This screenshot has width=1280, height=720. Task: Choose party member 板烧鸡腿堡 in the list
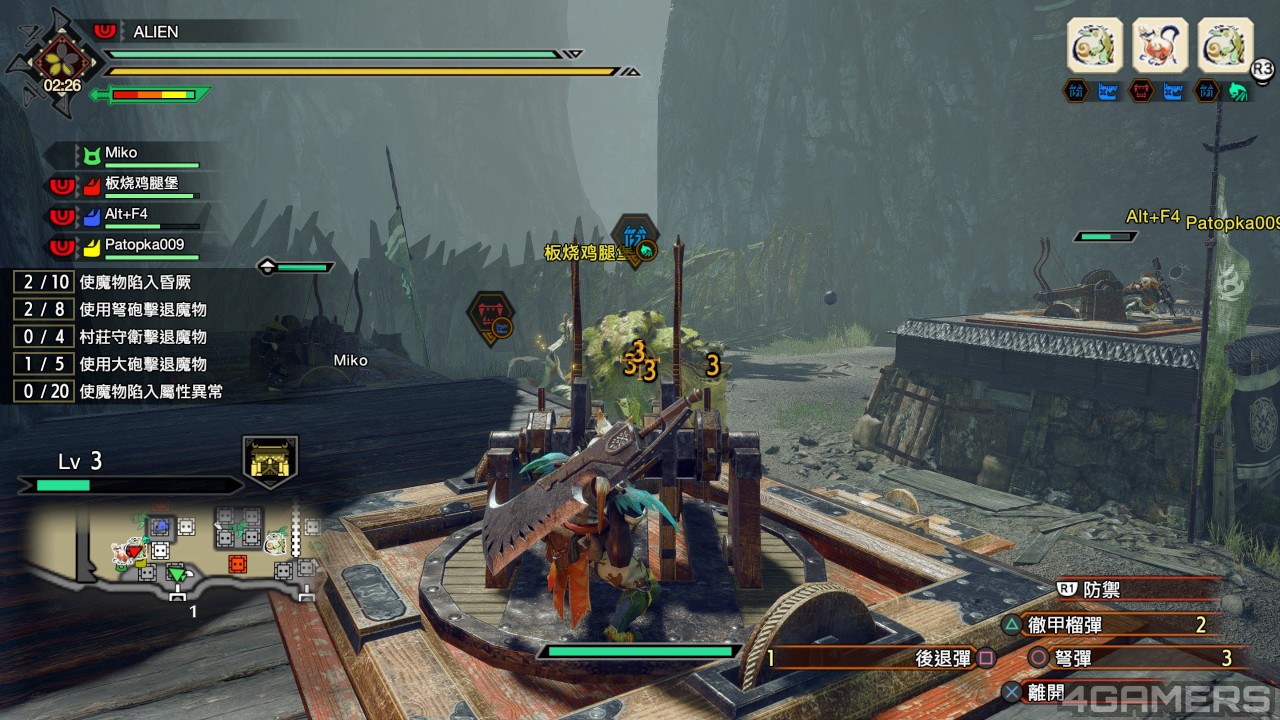point(139,183)
